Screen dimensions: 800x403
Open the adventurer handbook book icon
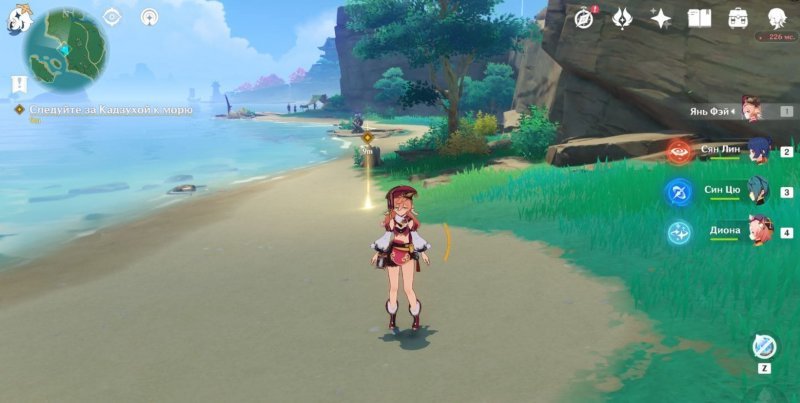pos(700,17)
